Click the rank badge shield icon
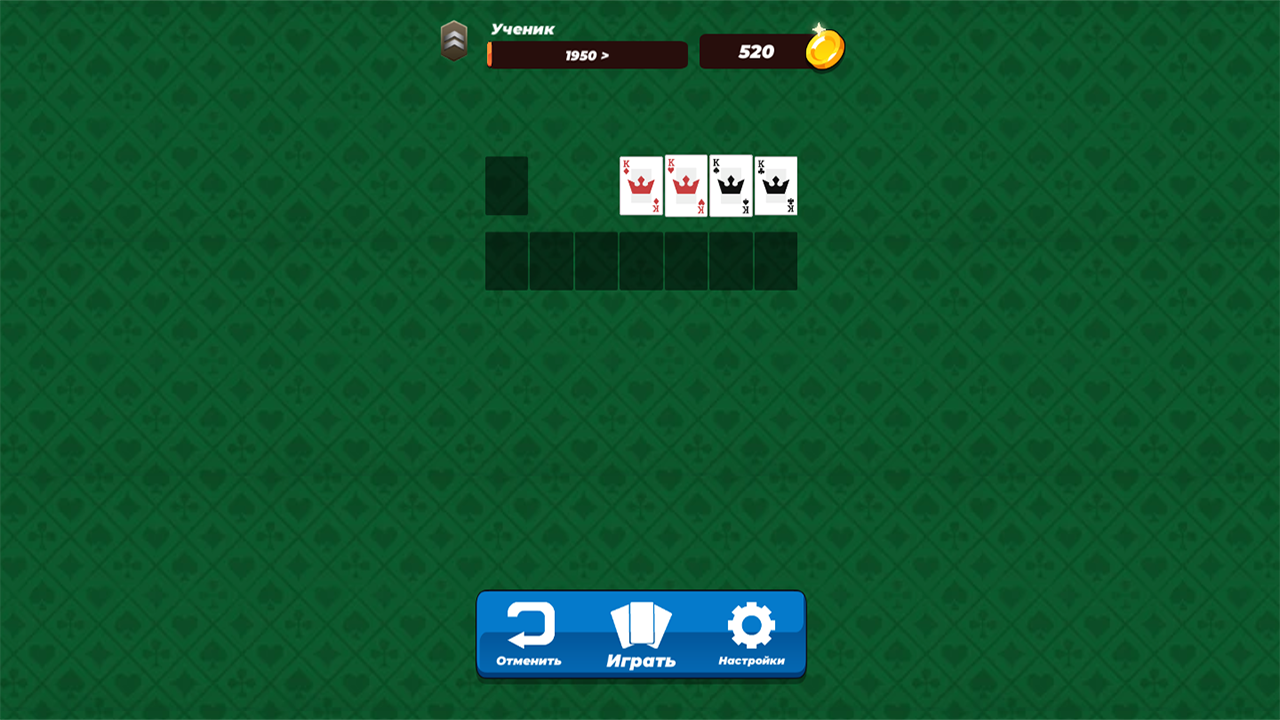Viewport: 1280px width, 720px height. (x=455, y=38)
